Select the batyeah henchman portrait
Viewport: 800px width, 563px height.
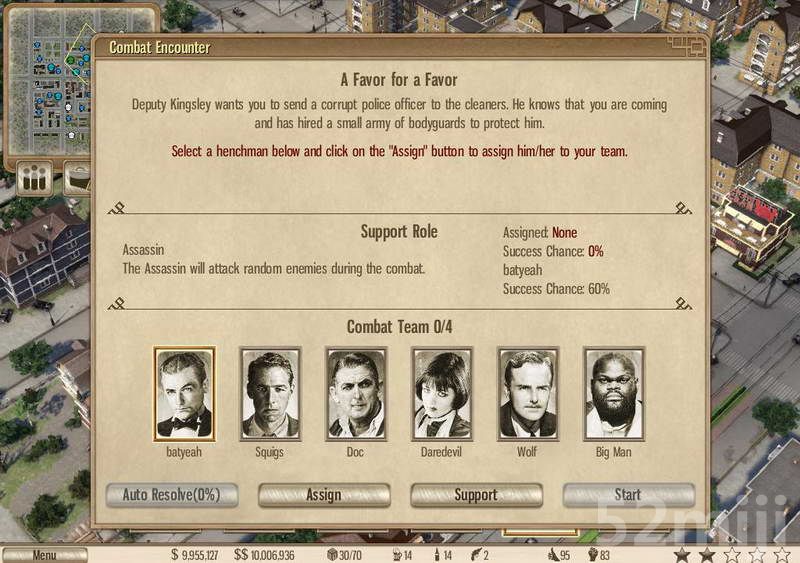click(184, 394)
